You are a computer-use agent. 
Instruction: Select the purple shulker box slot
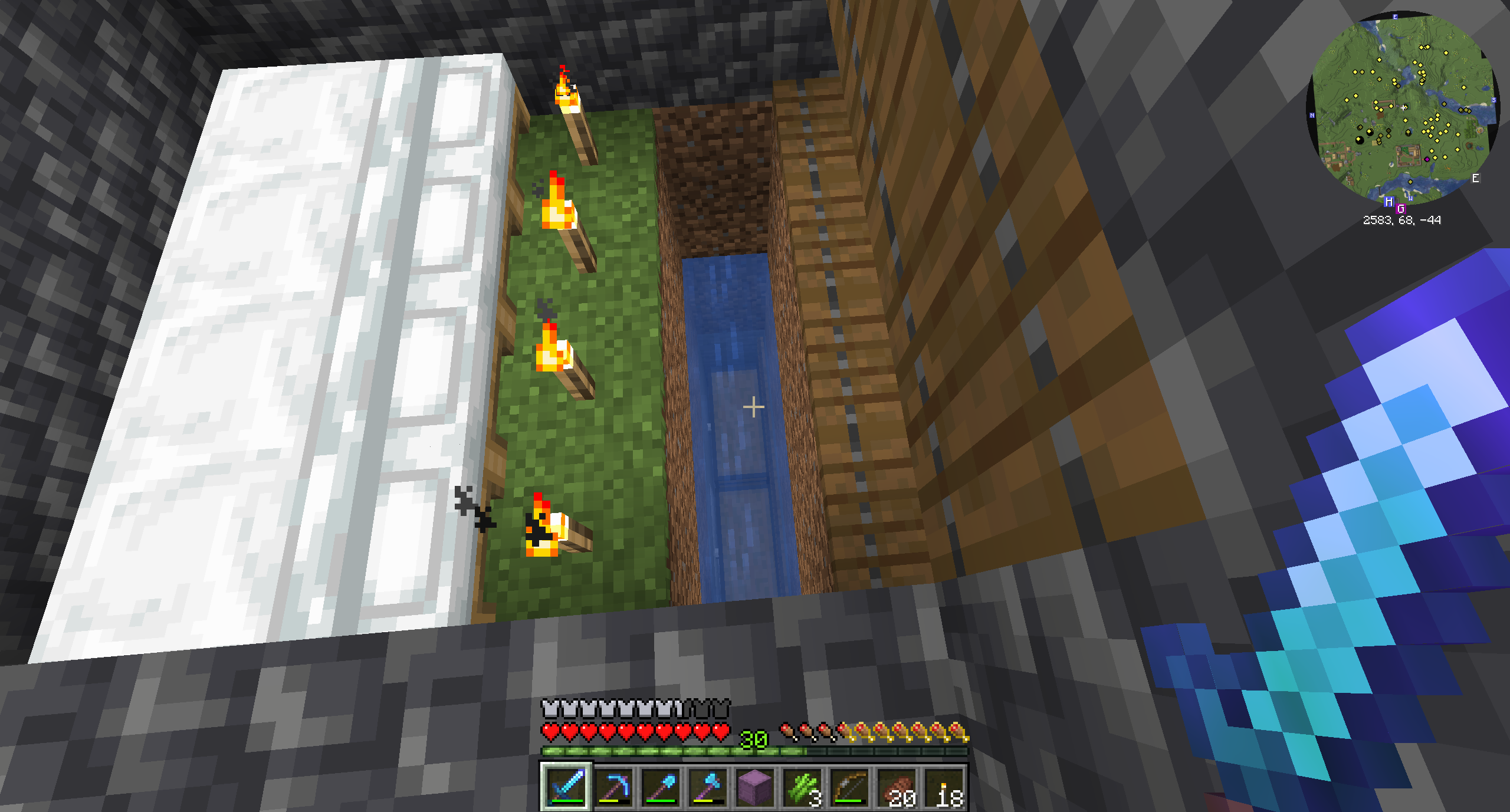coord(755,787)
